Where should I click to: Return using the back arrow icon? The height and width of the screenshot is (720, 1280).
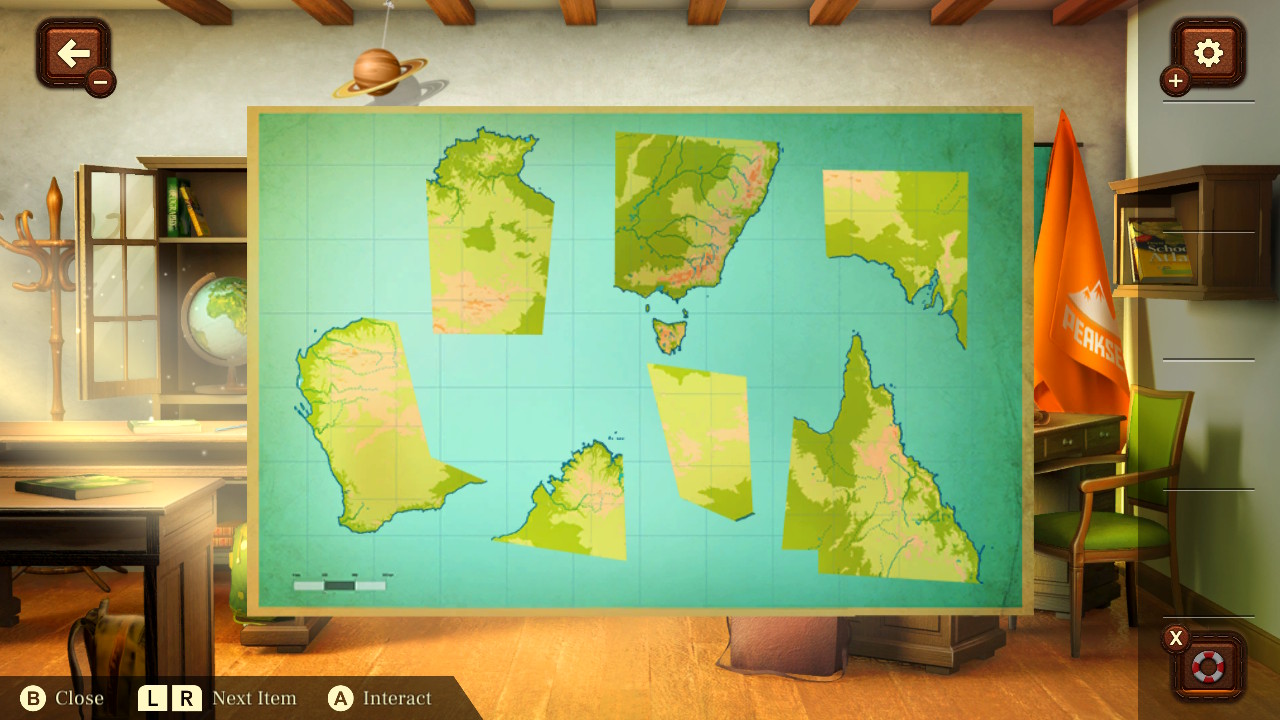pos(73,54)
